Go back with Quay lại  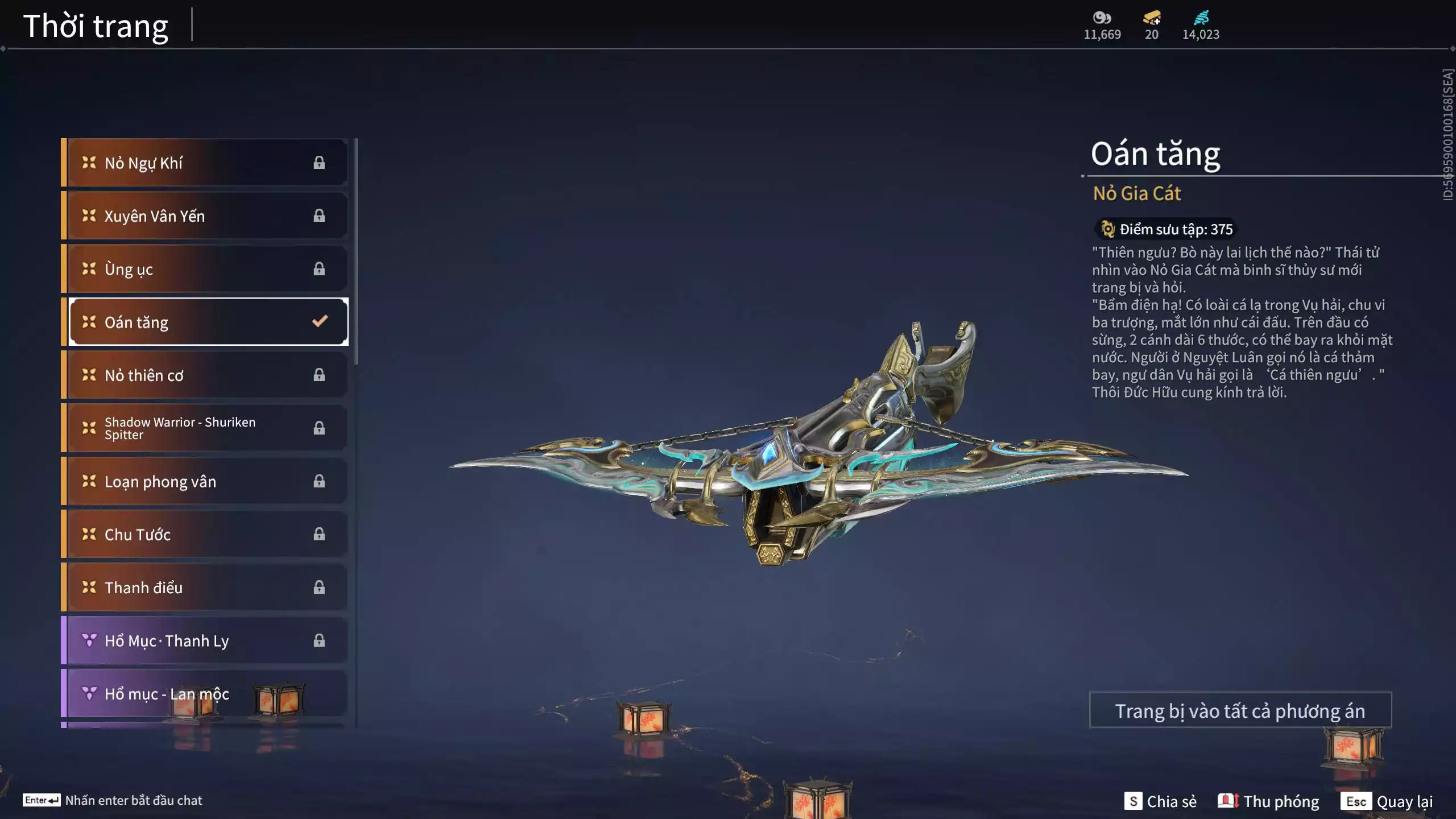pos(1387,801)
